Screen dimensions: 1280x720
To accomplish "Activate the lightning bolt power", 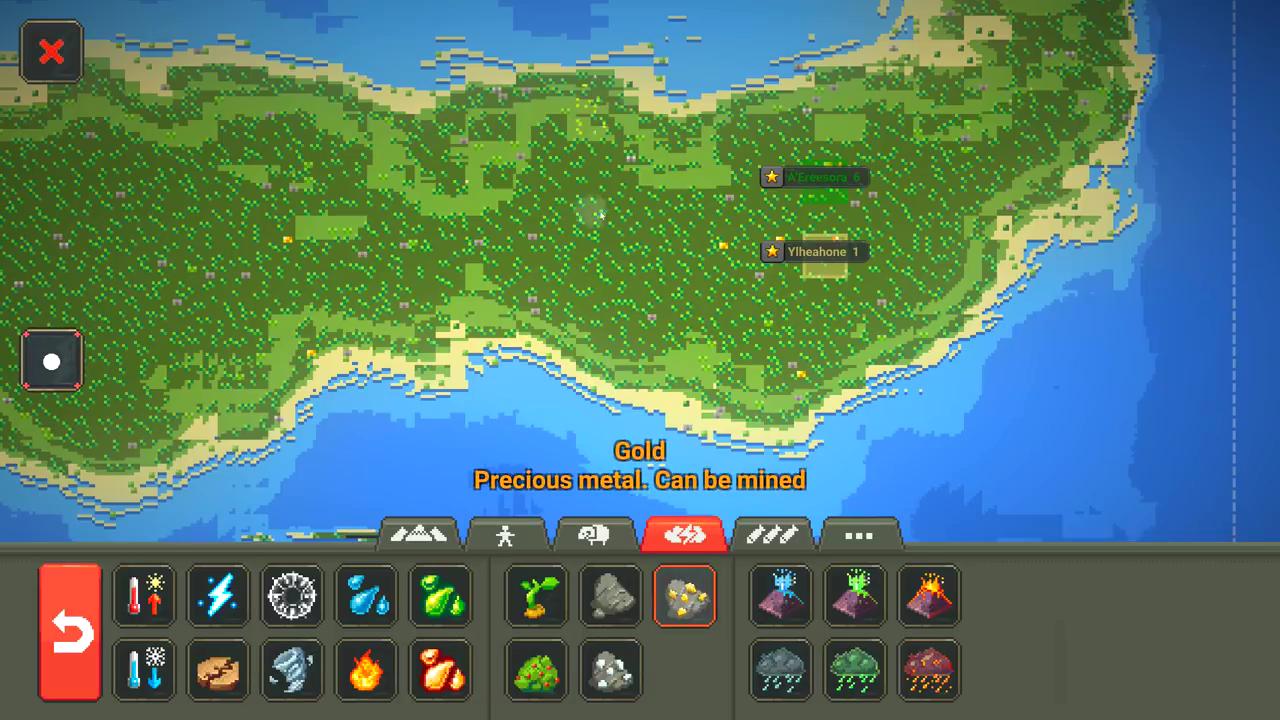I will [218, 596].
